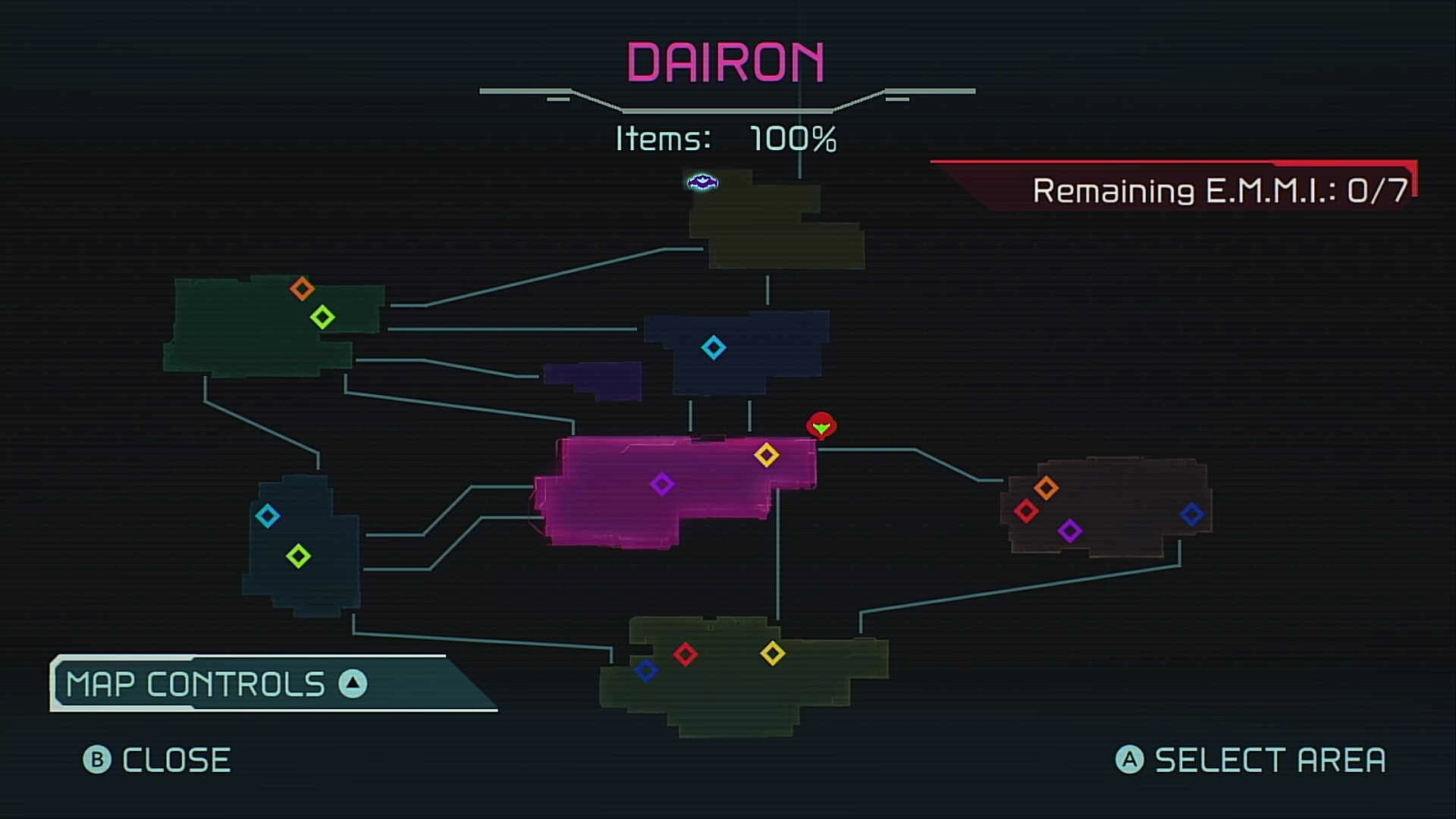This screenshot has height=819, width=1456.
Task: Select the green diamond in the upper-left area
Action: point(323,315)
